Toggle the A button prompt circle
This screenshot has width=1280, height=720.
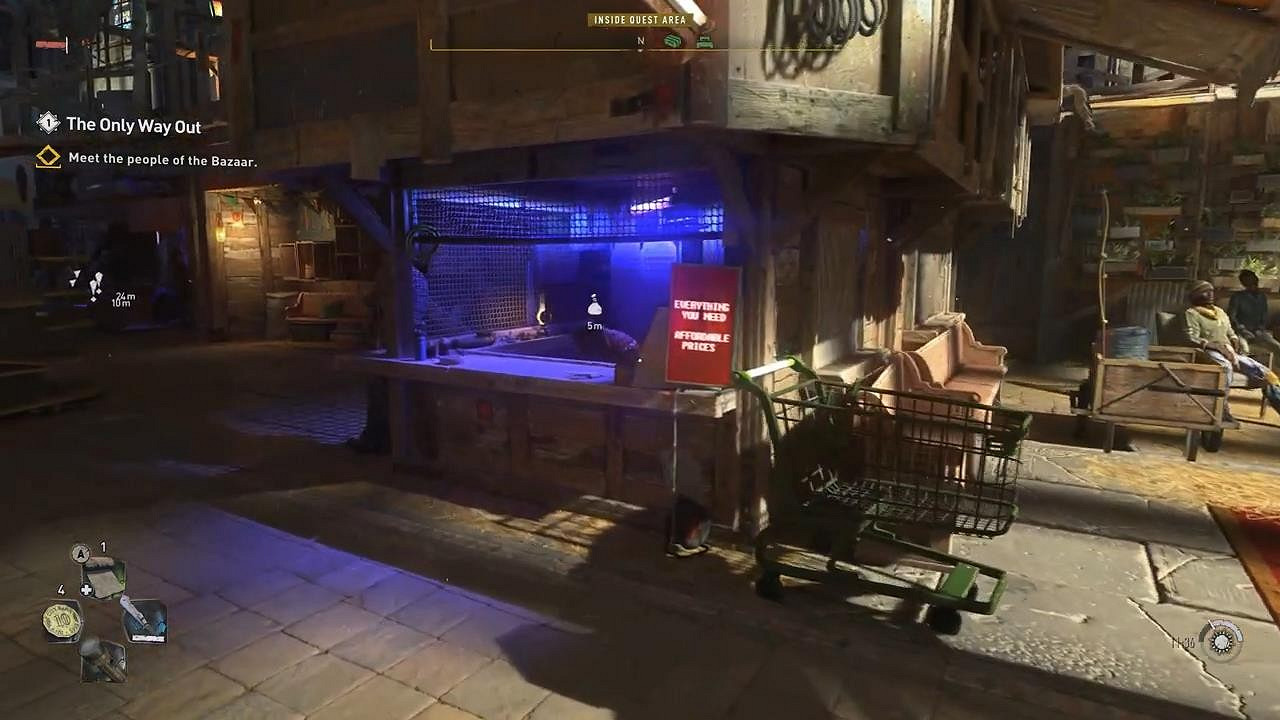pos(79,552)
